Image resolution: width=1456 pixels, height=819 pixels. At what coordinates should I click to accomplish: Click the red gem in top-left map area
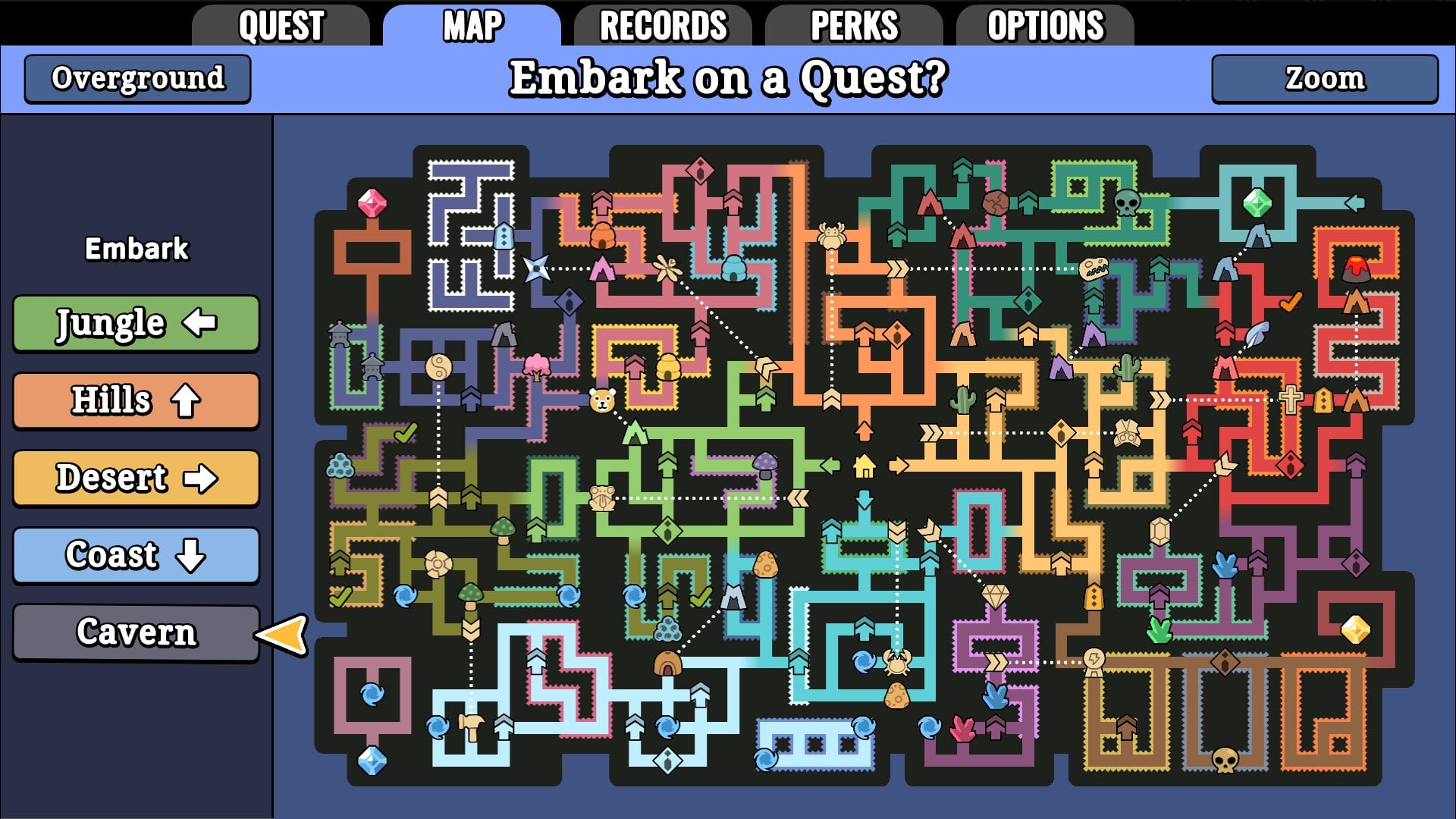pos(371,202)
